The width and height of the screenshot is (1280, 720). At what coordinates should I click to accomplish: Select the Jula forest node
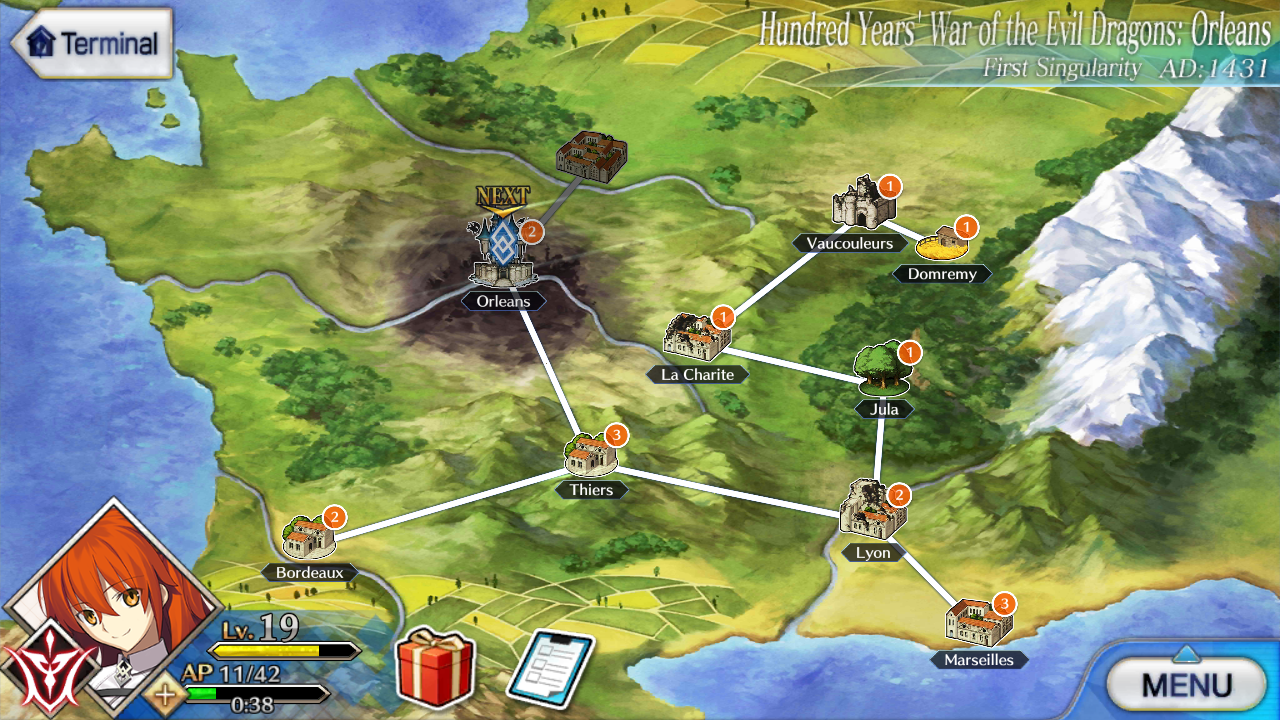883,370
